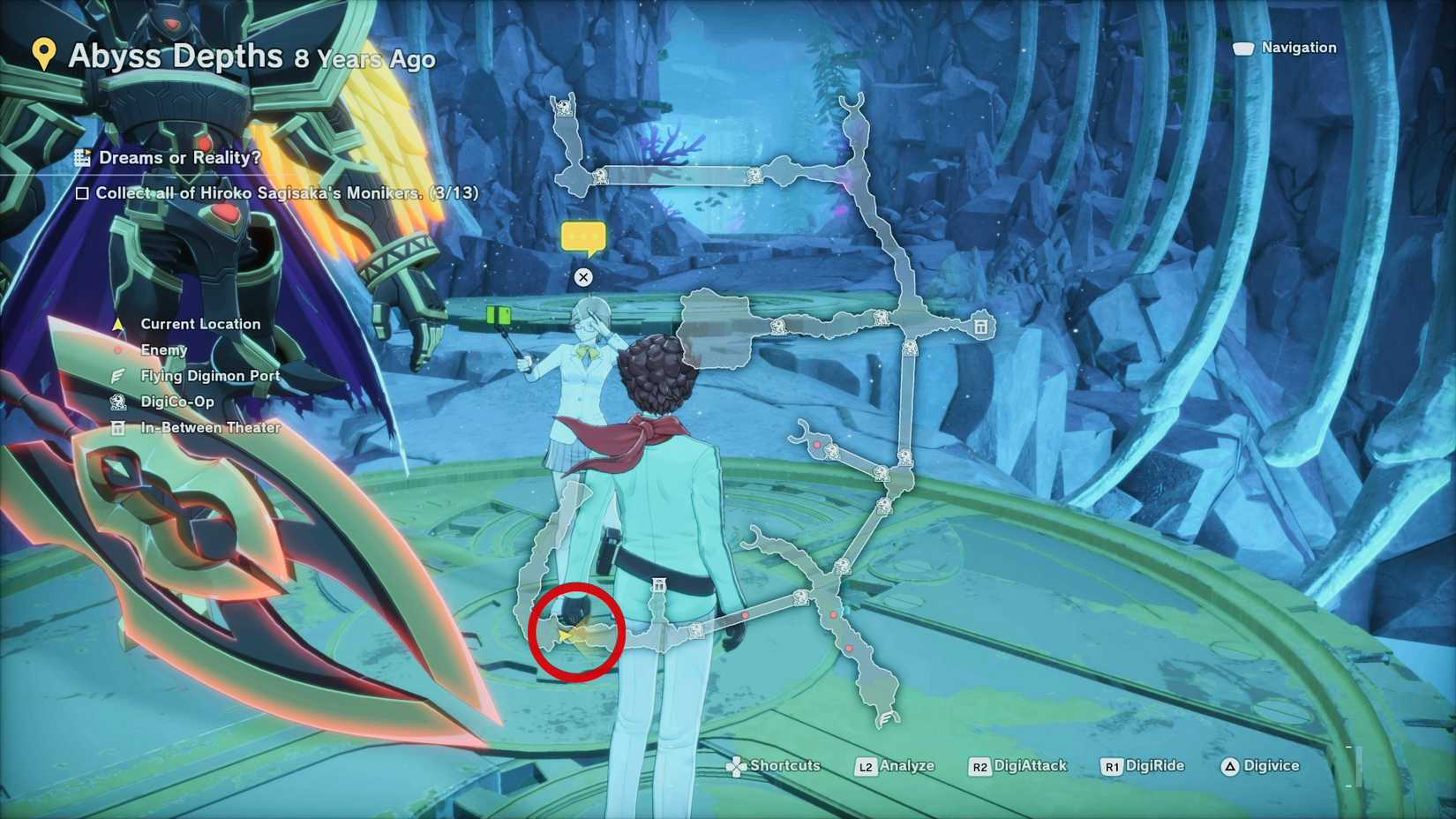Click the Enemy legend entry

click(x=163, y=349)
